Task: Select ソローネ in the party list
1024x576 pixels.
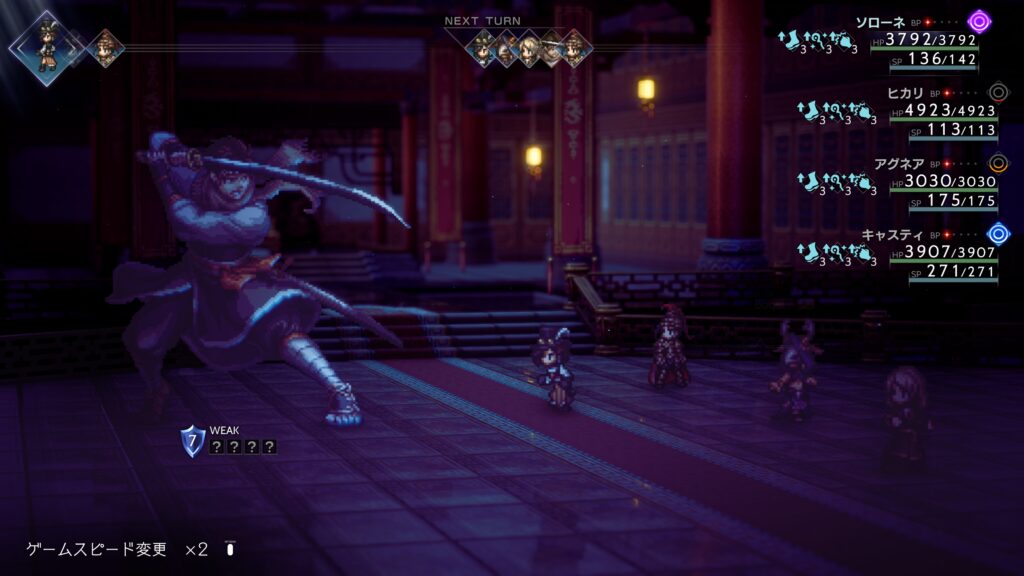Action: pos(881,21)
